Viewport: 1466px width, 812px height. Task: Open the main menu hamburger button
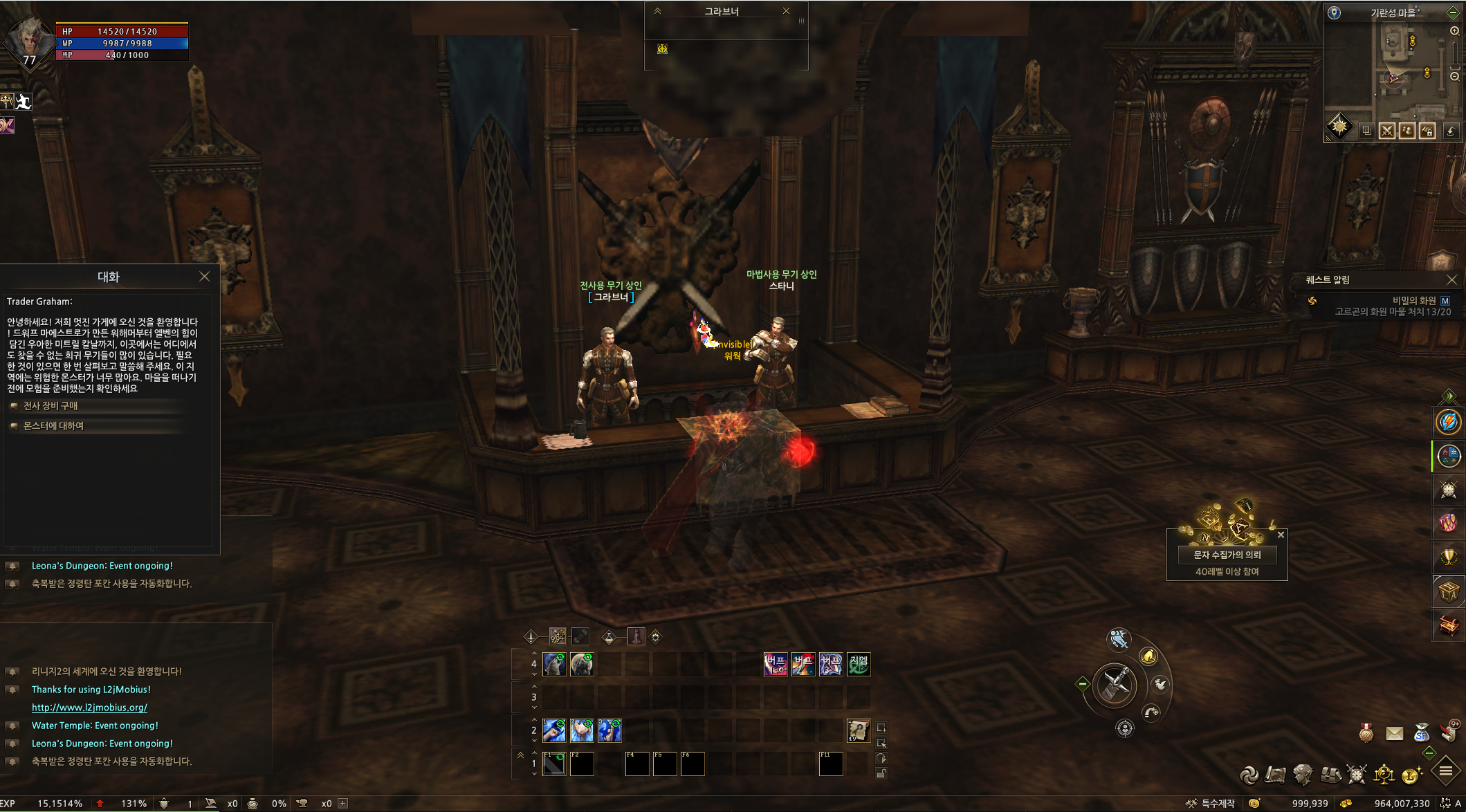pyautogui.click(x=1446, y=771)
